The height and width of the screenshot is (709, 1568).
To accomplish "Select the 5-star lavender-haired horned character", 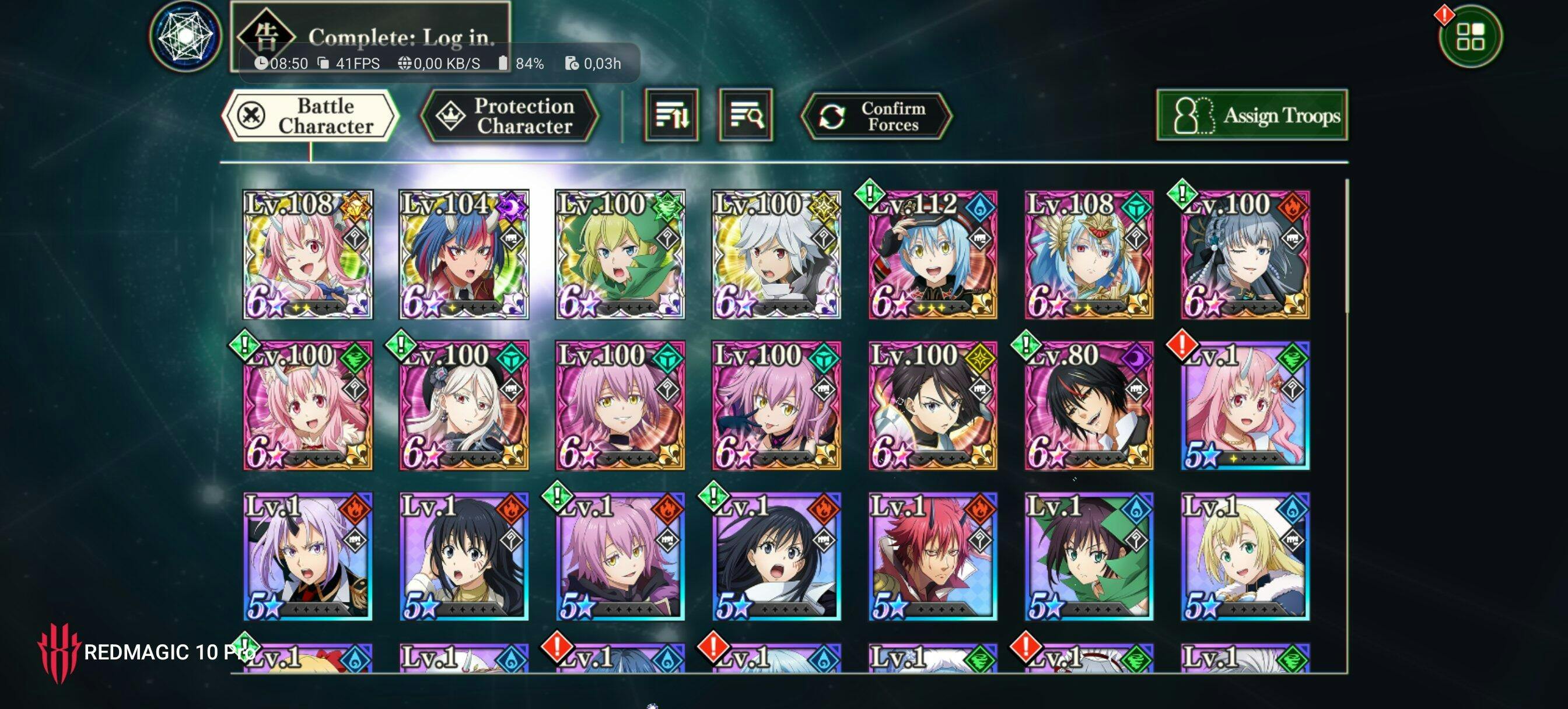I will 308,557.
